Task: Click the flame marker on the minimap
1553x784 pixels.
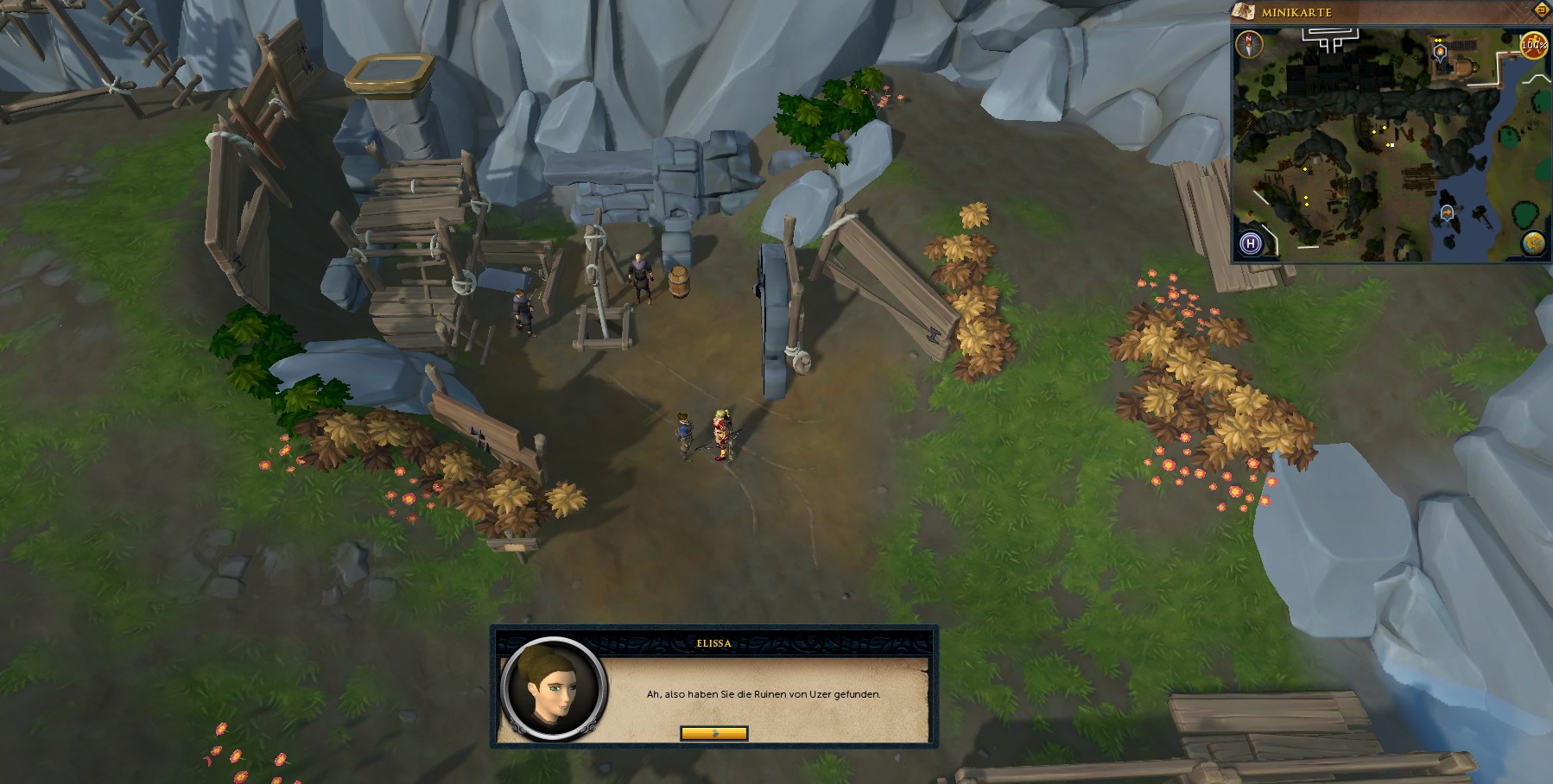Action: click(x=1440, y=53)
